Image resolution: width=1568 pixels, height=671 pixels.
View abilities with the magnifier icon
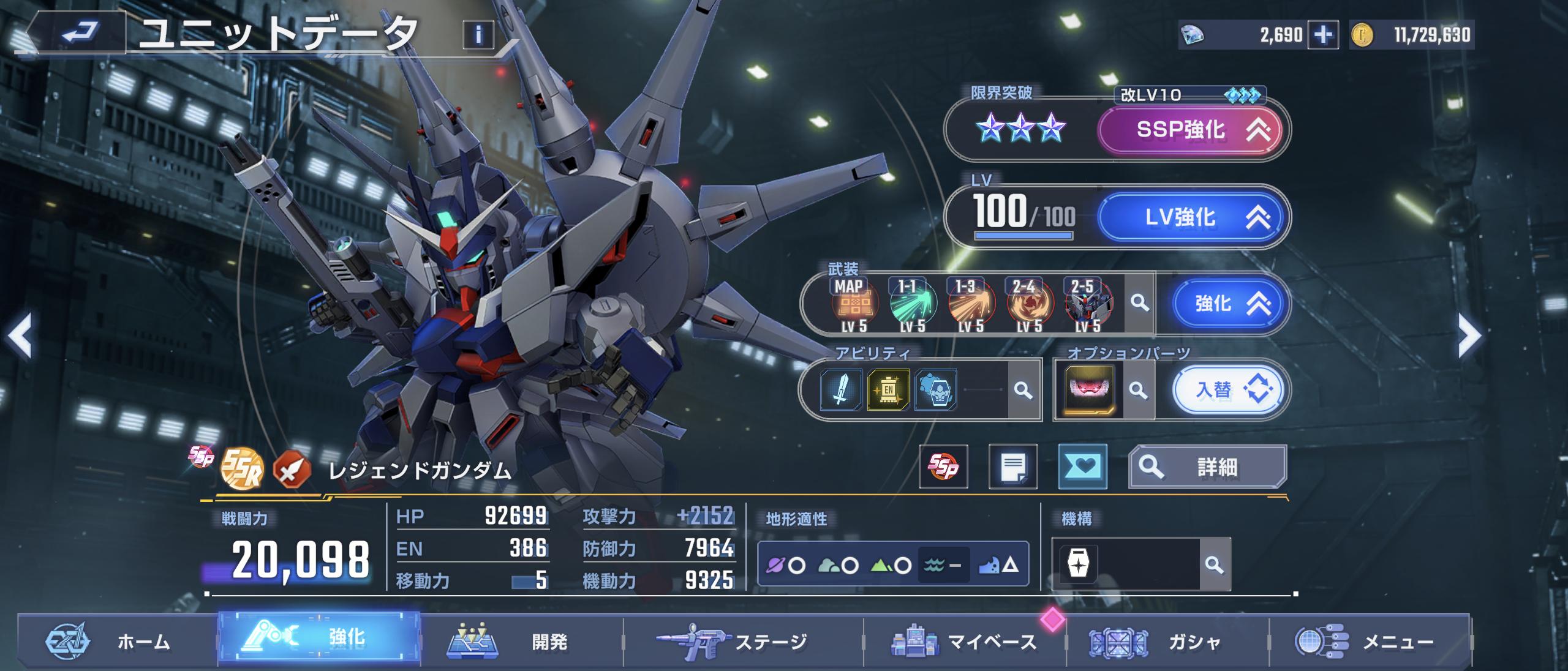pyautogui.click(x=1023, y=390)
